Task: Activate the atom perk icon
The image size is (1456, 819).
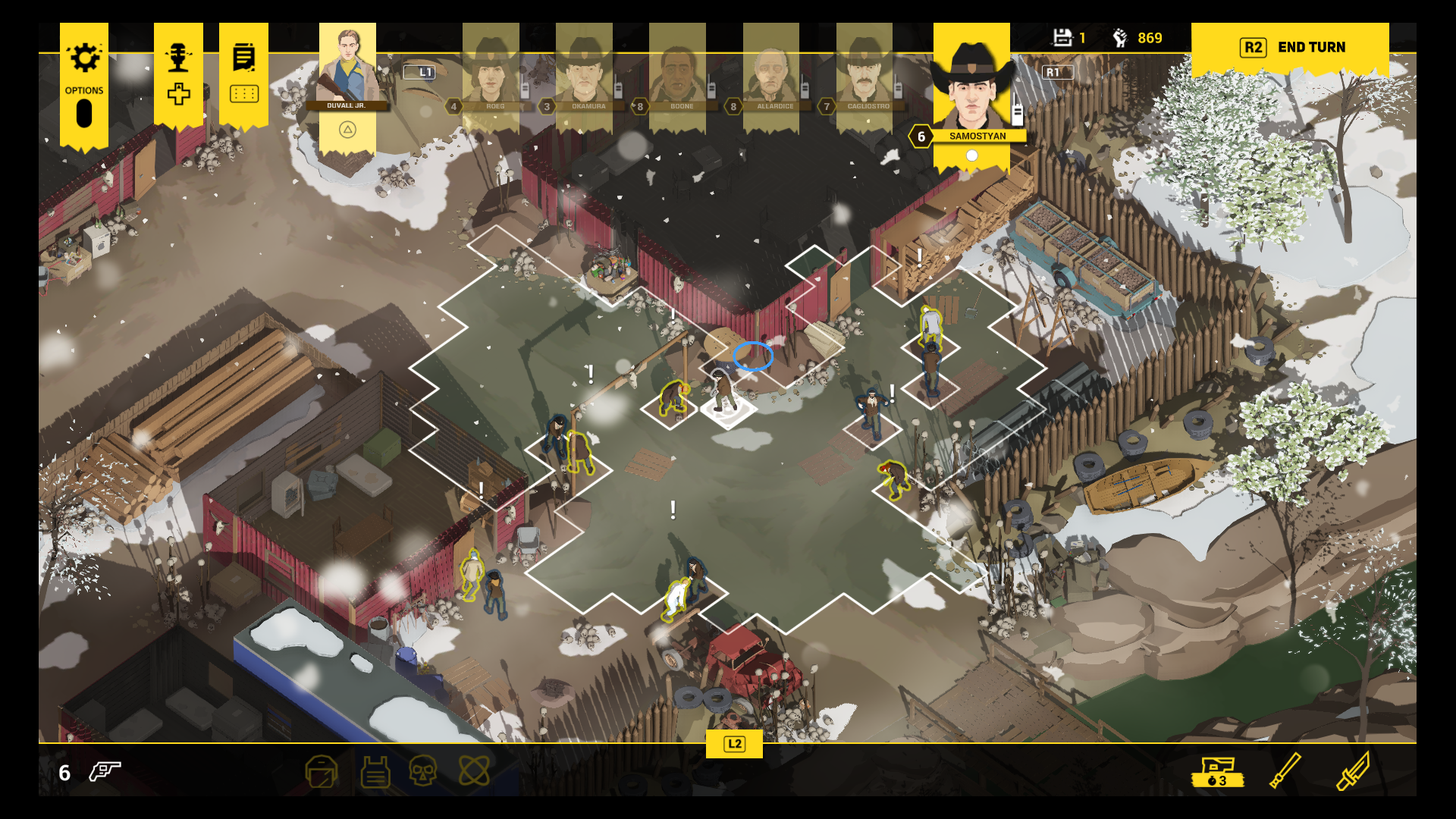Action: (474, 772)
